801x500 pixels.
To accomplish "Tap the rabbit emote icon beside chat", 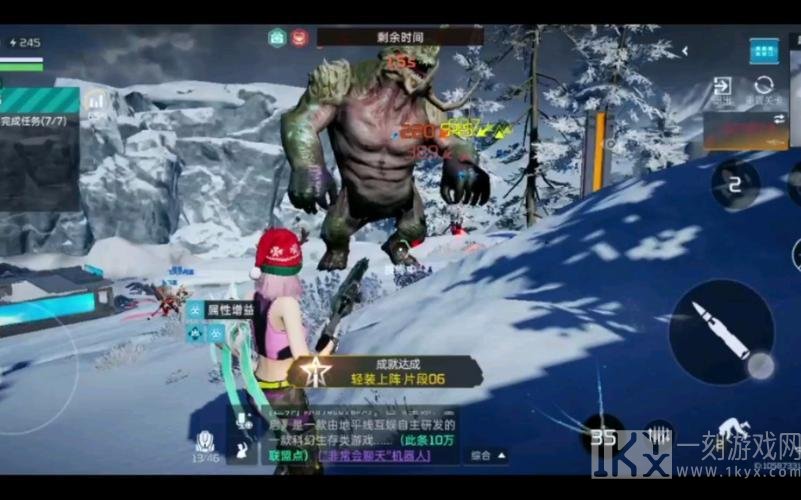I will point(242,453).
